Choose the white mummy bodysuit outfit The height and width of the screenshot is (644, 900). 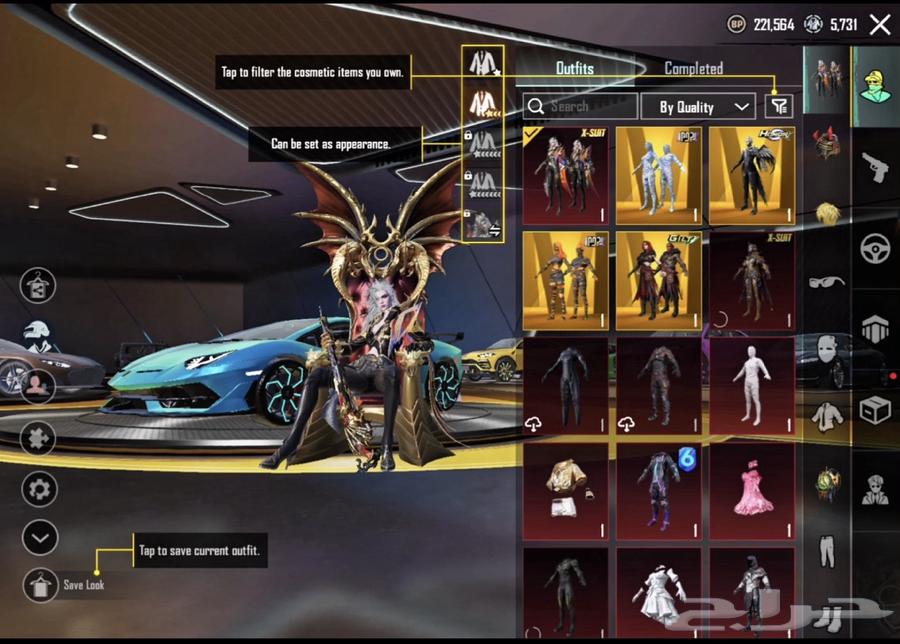pyautogui.click(x=752, y=386)
